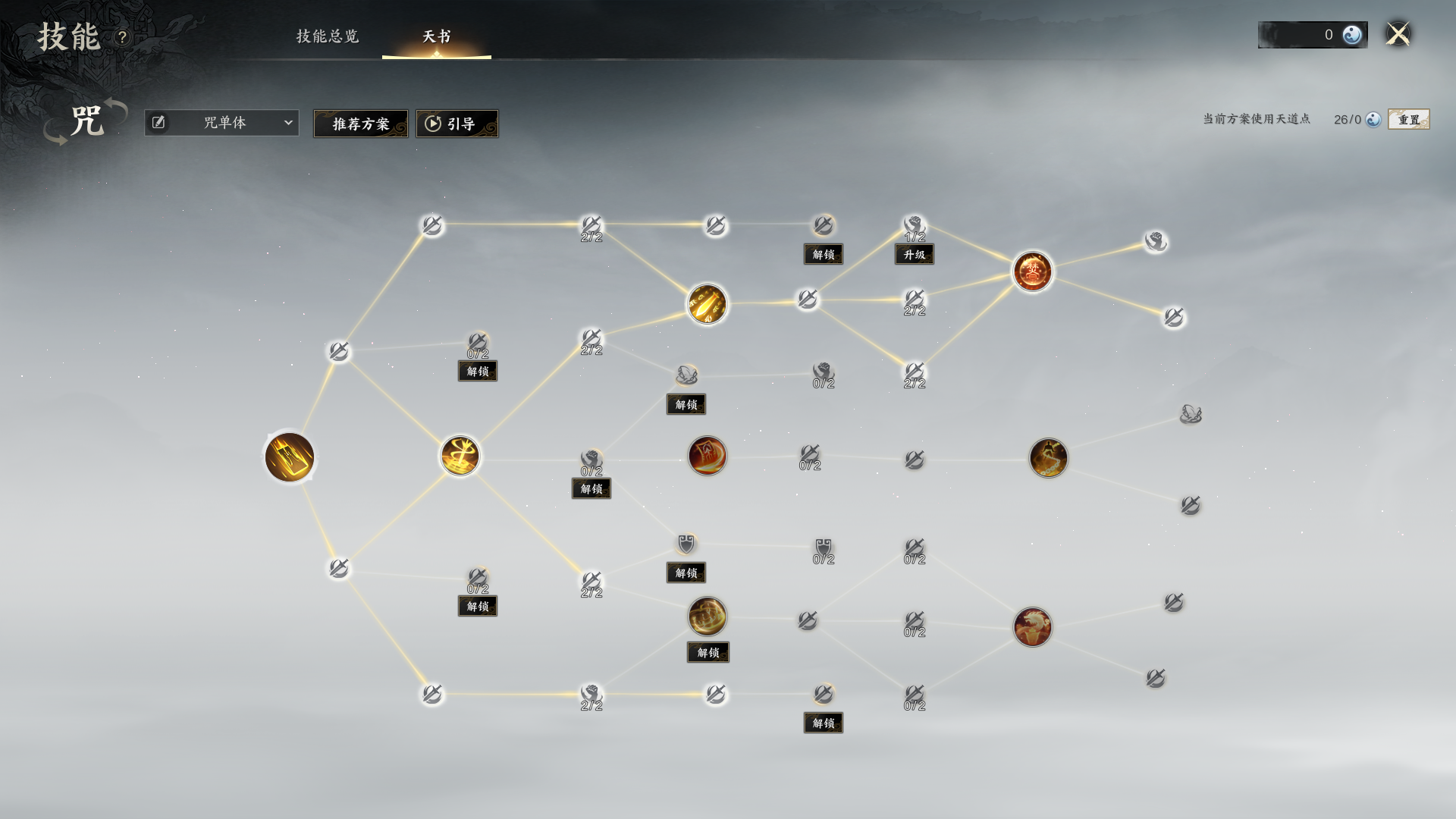This screenshot has width=1456, height=819.
Task: Open the 推荐方案 recommended builds
Action: click(x=361, y=124)
